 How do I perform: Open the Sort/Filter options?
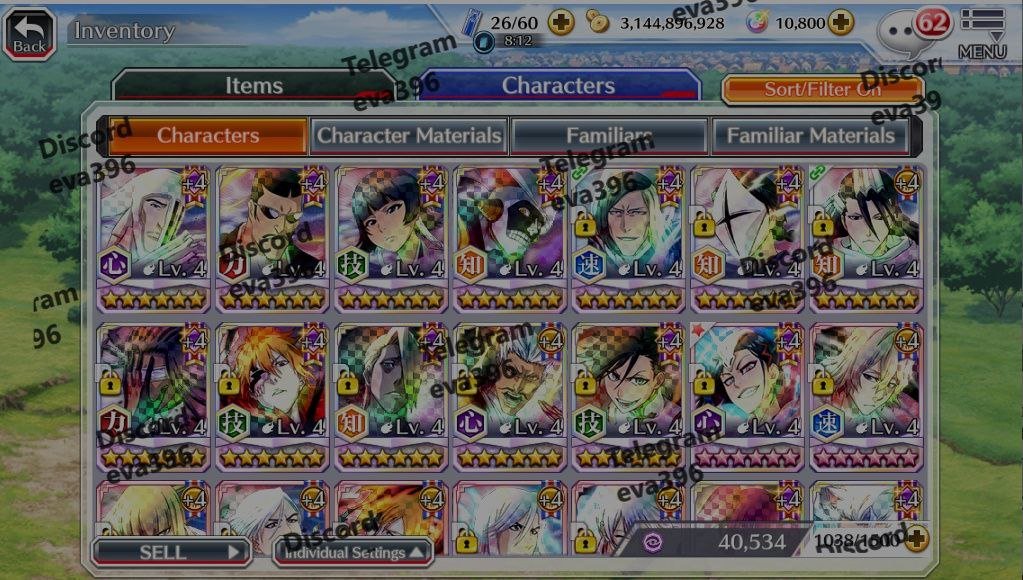pyautogui.click(x=822, y=89)
